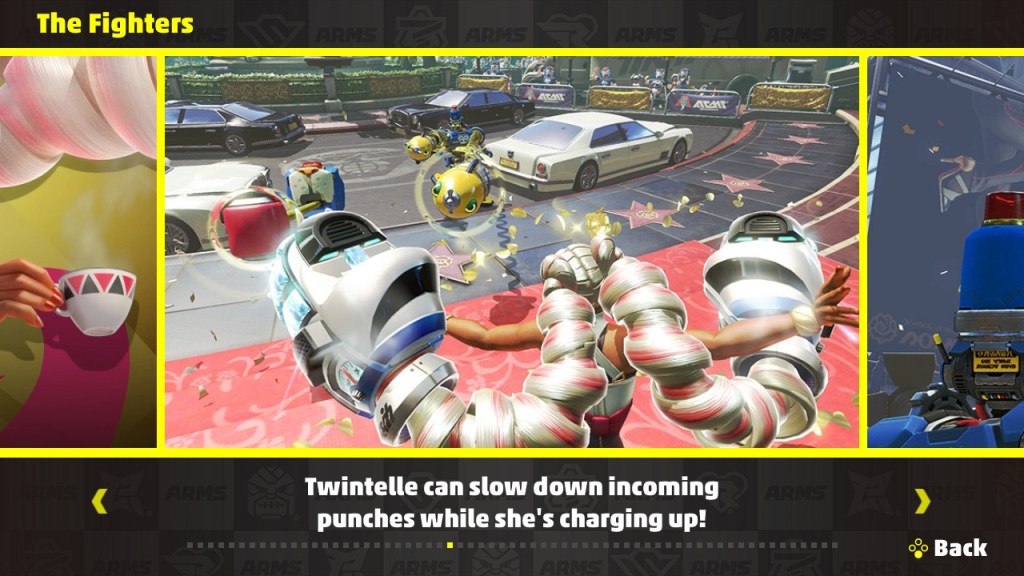The image size is (1024, 576).
Task: Show the previous tip's teacup image panel
Action: click(x=78, y=252)
